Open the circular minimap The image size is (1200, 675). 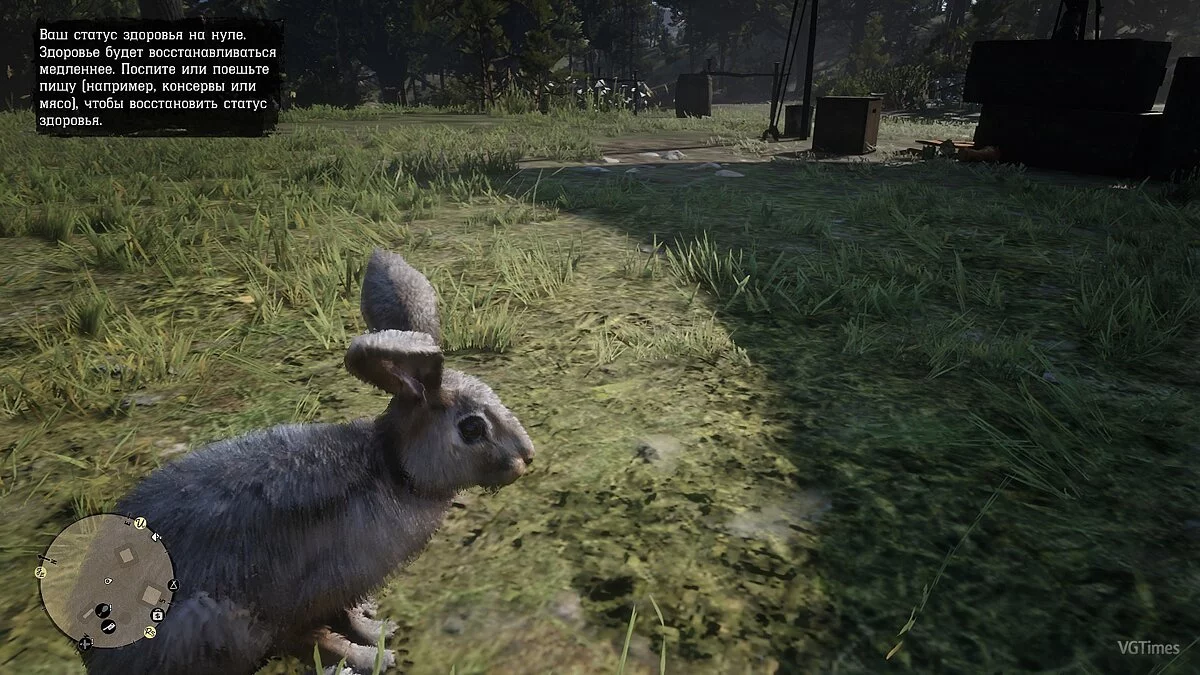click(x=107, y=582)
